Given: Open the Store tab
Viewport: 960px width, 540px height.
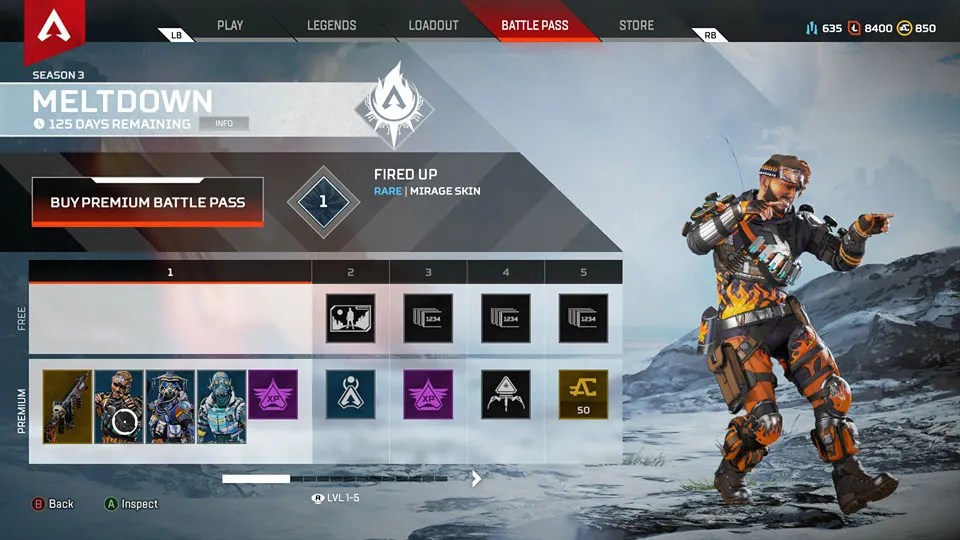Looking at the screenshot, I should coord(636,25).
